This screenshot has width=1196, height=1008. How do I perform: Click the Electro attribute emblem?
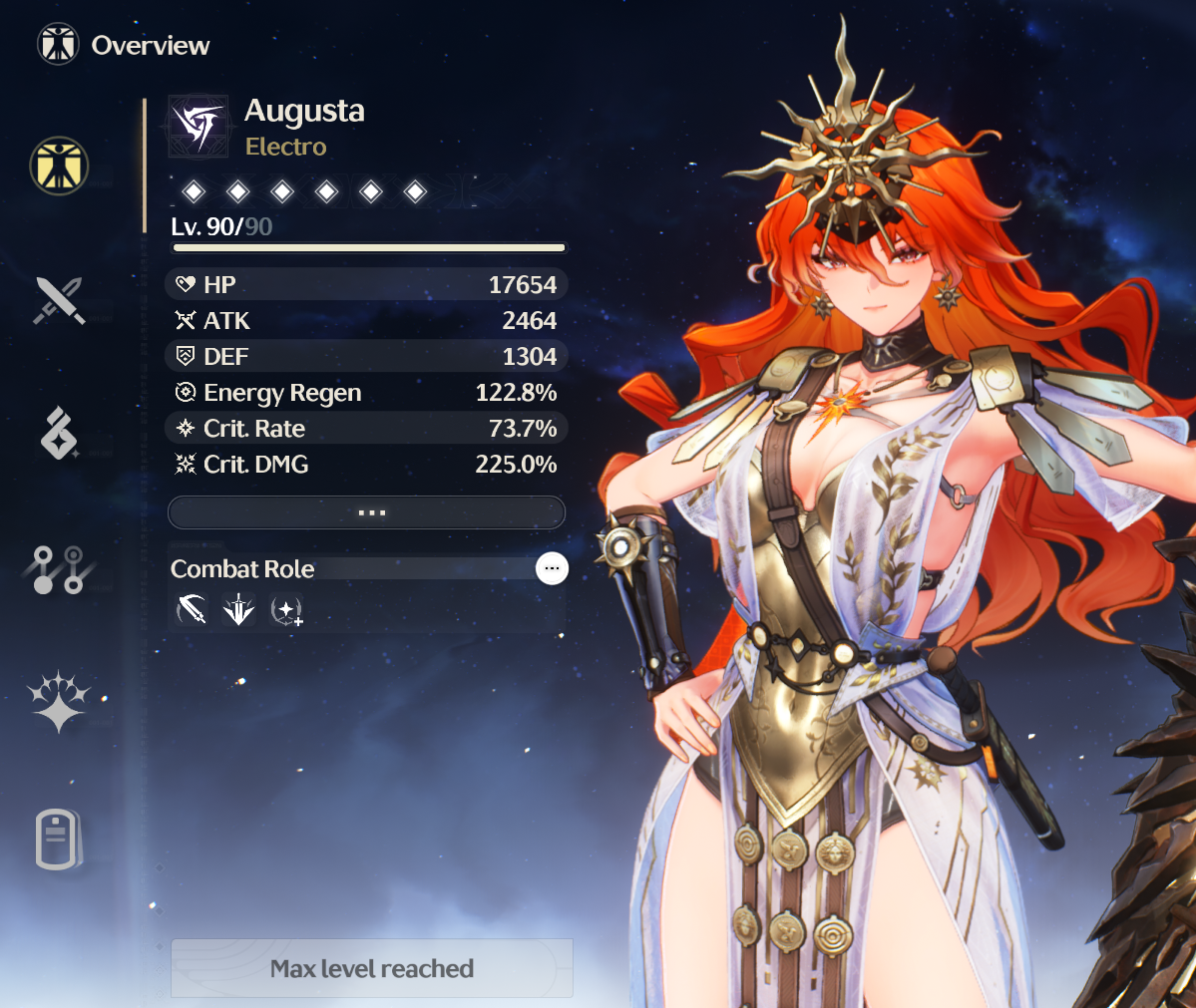point(198,127)
